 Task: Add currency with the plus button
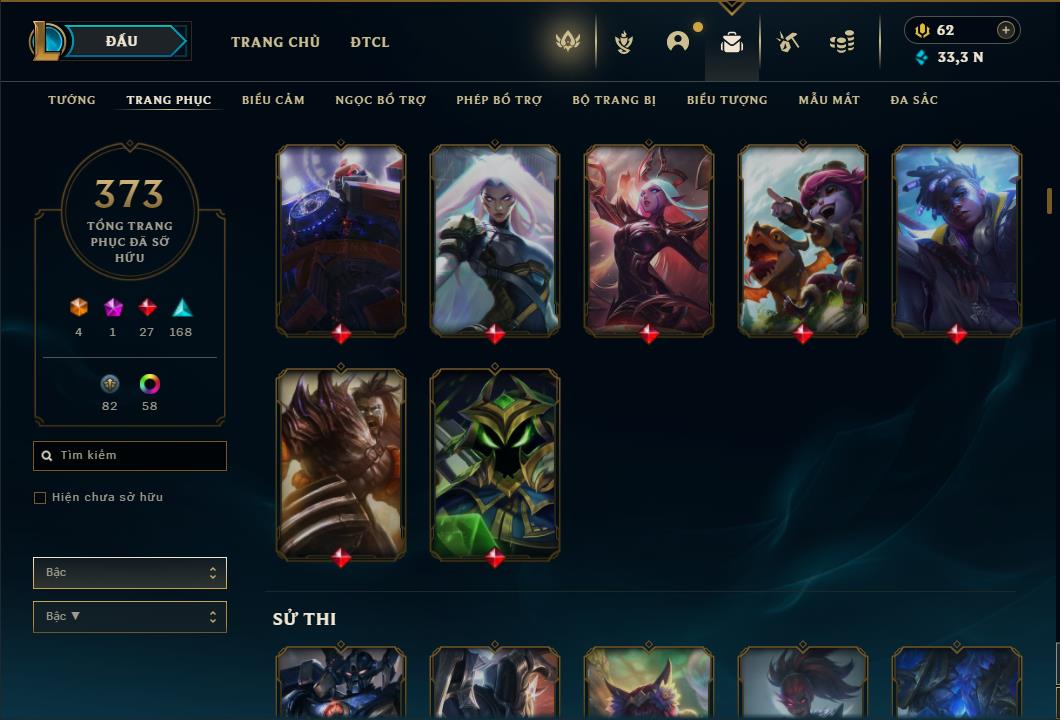click(x=1006, y=30)
